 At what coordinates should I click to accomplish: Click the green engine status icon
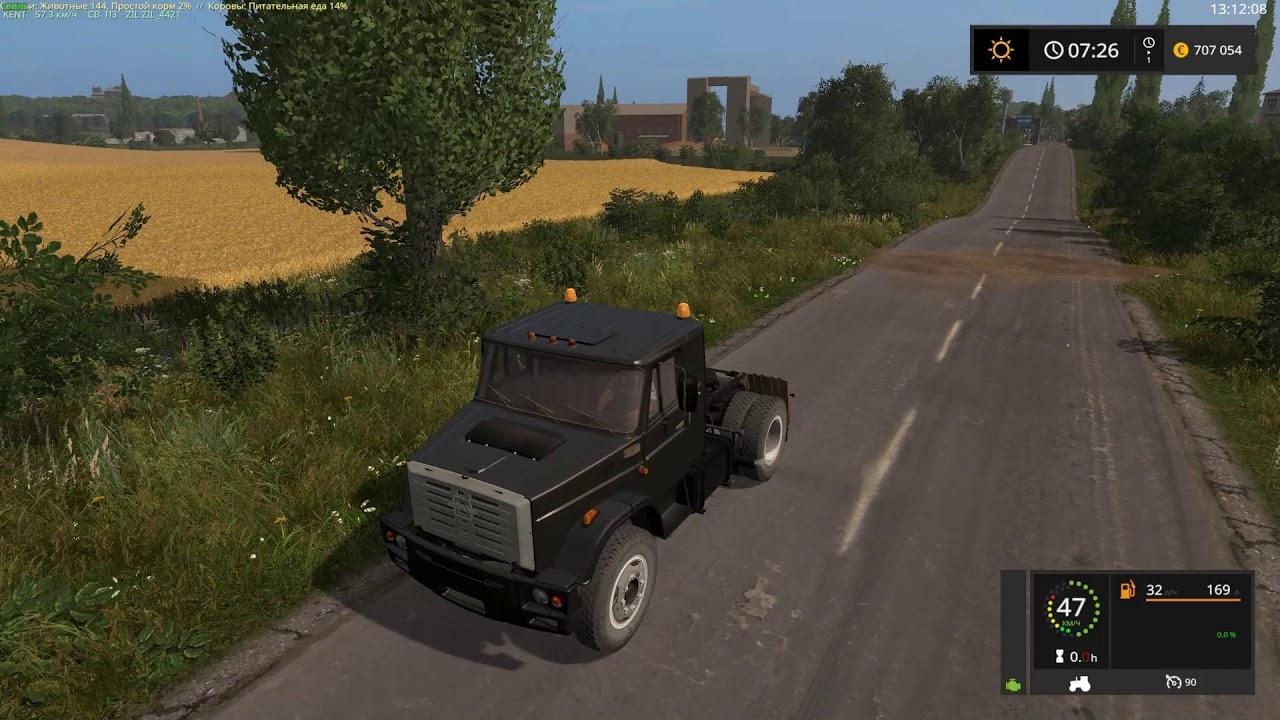tap(1012, 686)
